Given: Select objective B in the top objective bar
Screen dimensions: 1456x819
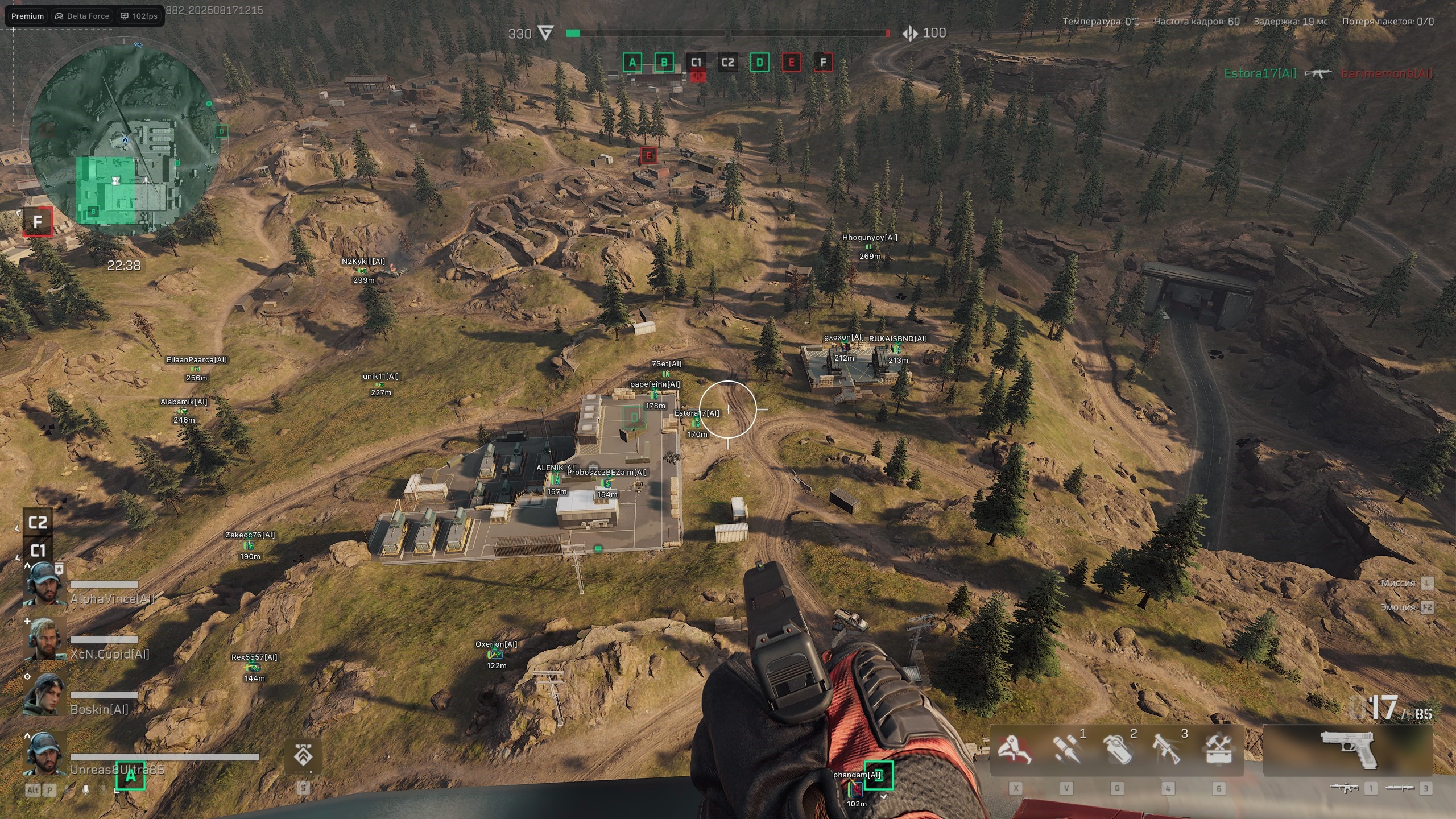Looking at the screenshot, I should click(x=664, y=63).
